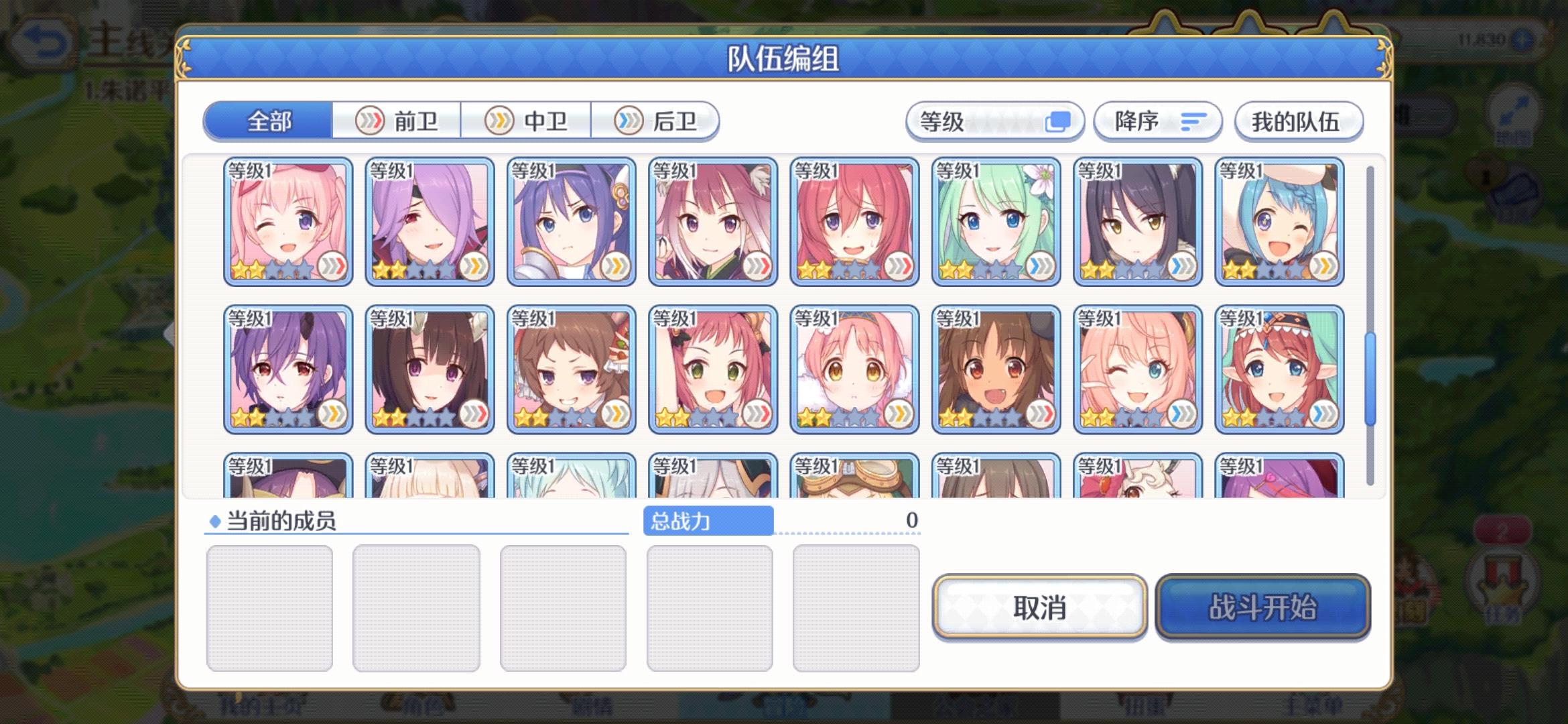Click the stacked-cards icon inside the 等级 sort button

(1059, 121)
